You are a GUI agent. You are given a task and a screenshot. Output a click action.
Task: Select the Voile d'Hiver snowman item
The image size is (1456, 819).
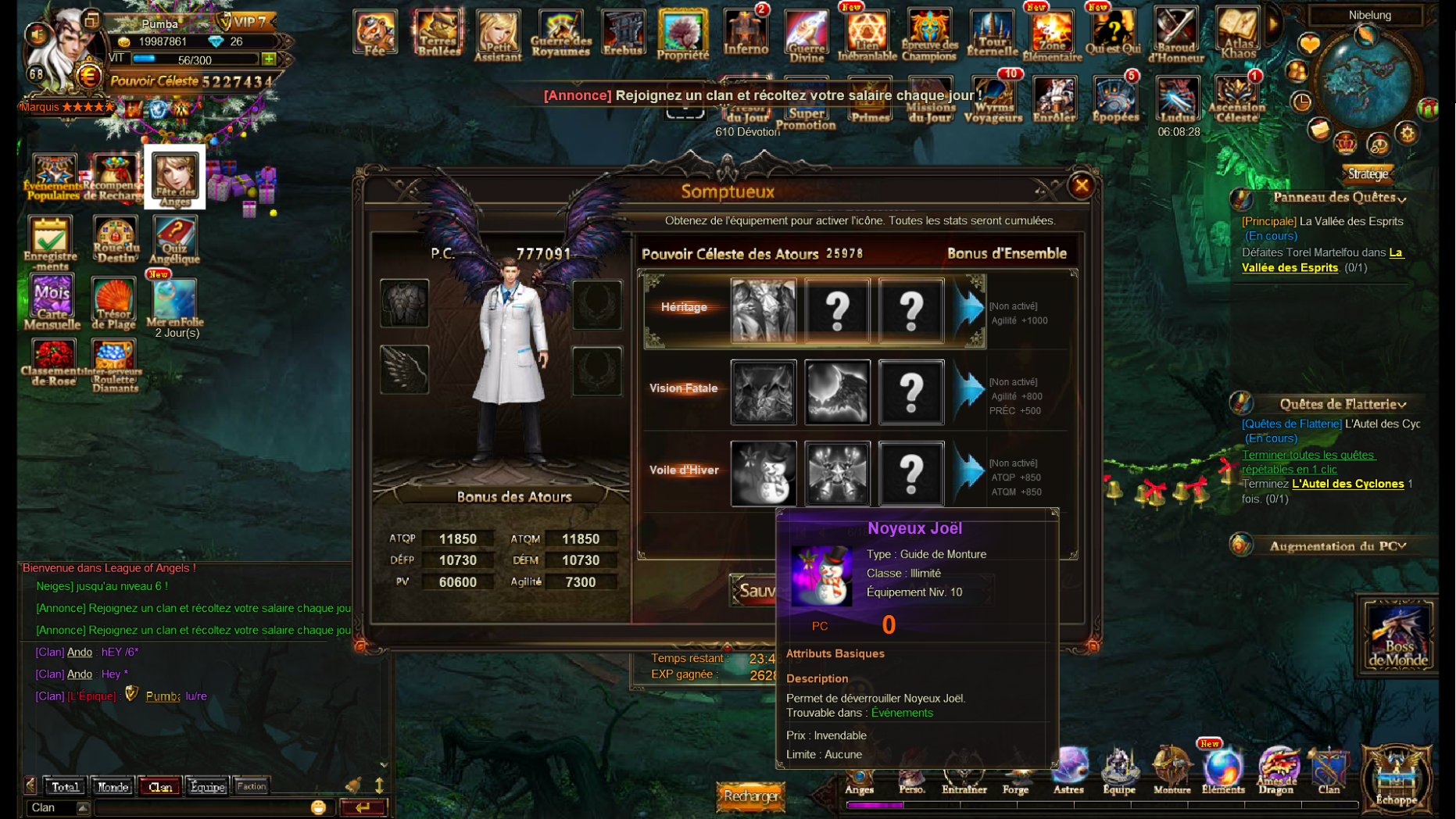[x=763, y=473]
